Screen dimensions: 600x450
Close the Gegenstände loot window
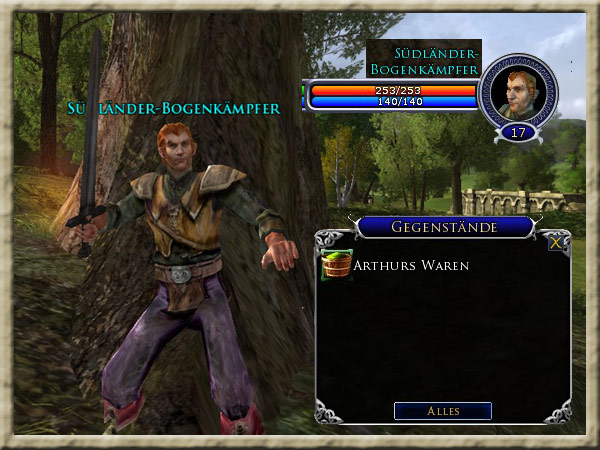tap(557, 241)
